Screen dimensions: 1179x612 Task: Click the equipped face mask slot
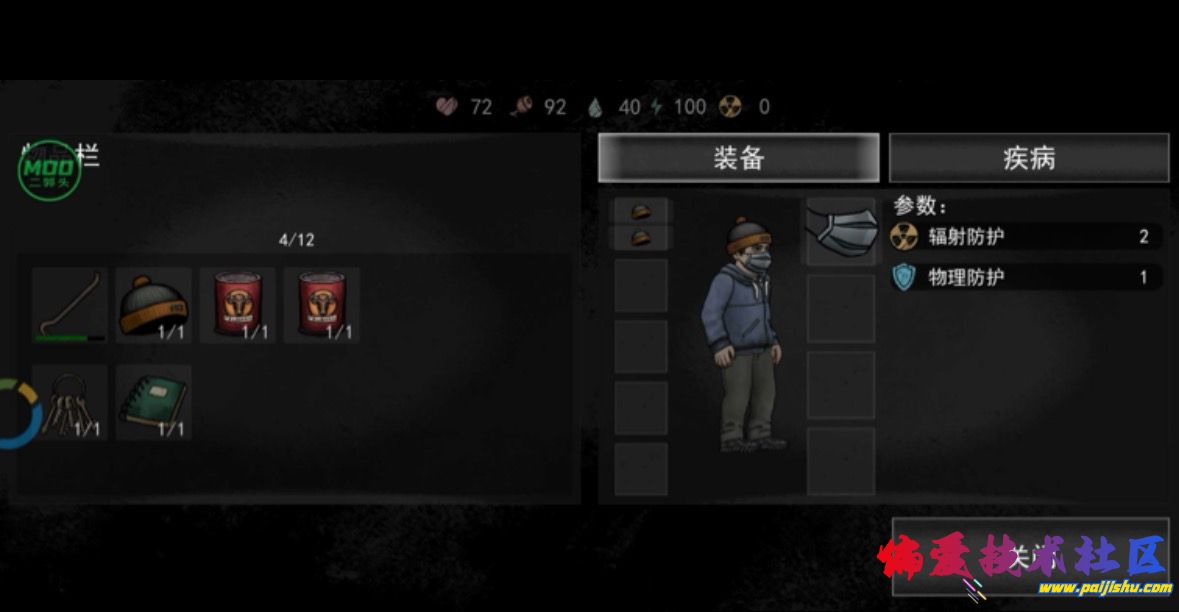[840, 232]
